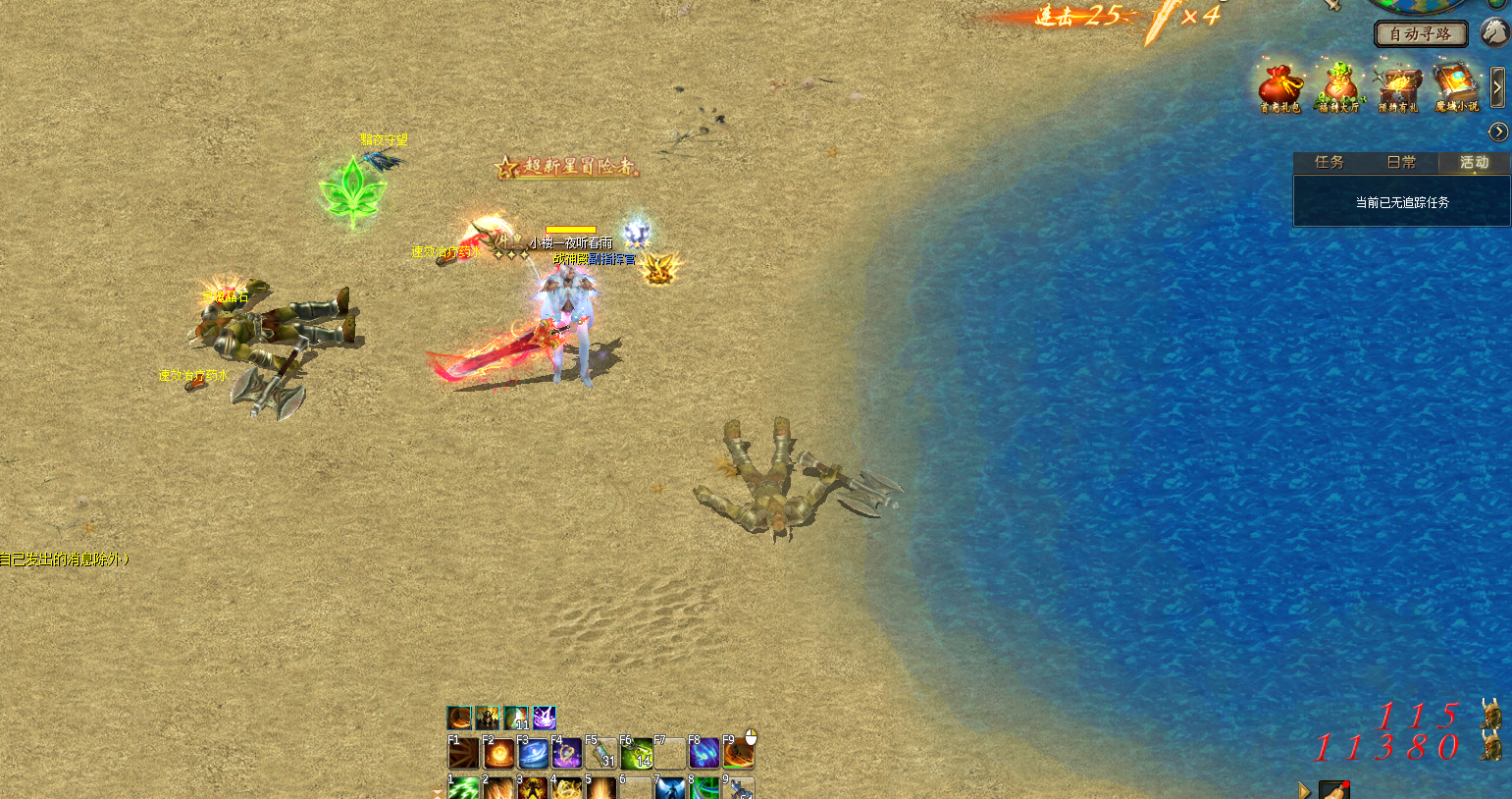Image resolution: width=1512 pixels, height=799 pixels.
Task: Open the 首充礼包 red gift bag
Action: click(x=1280, y=87)
